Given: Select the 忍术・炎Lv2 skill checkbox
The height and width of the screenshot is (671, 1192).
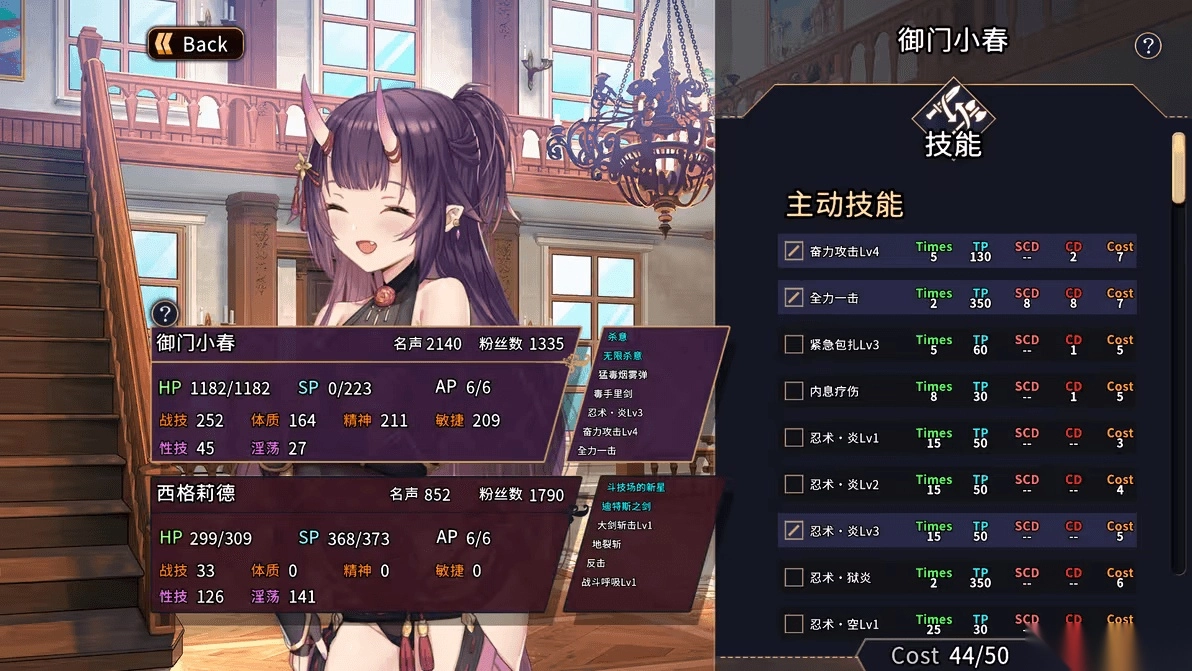Looking at the screenshot, I should click(x=794, y=484).
